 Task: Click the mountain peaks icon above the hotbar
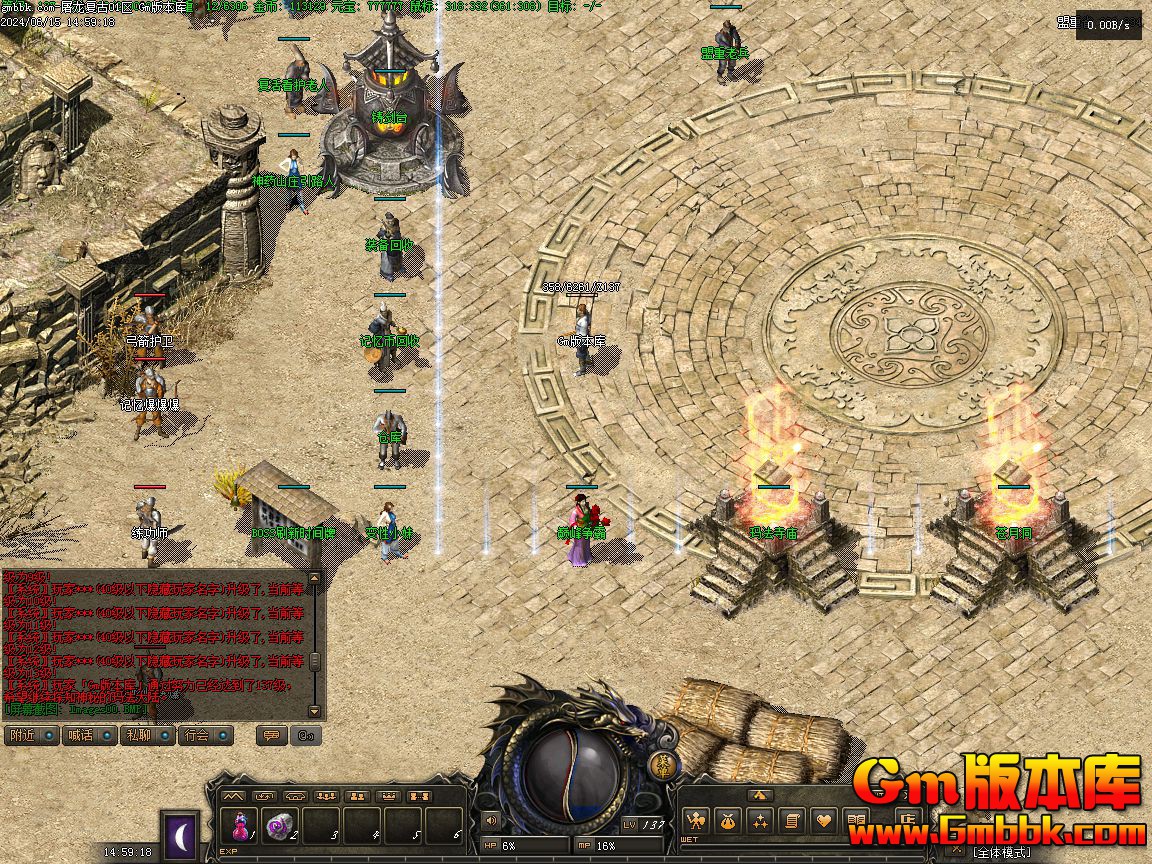pos(233,796)
